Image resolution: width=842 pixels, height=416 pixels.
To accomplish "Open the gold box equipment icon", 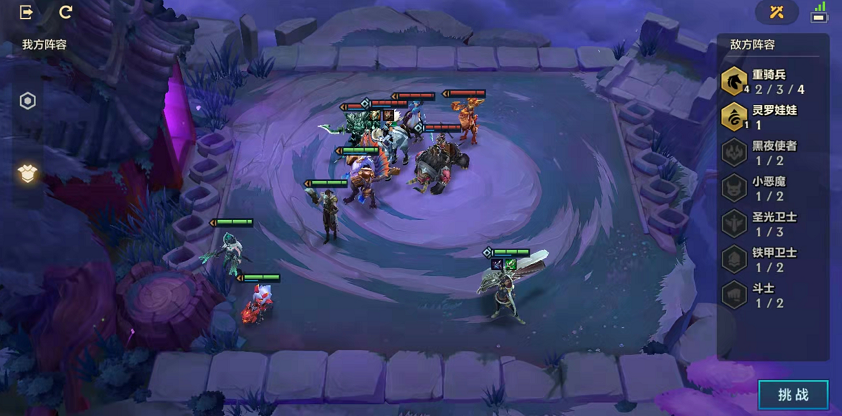I will click(28, 173).
